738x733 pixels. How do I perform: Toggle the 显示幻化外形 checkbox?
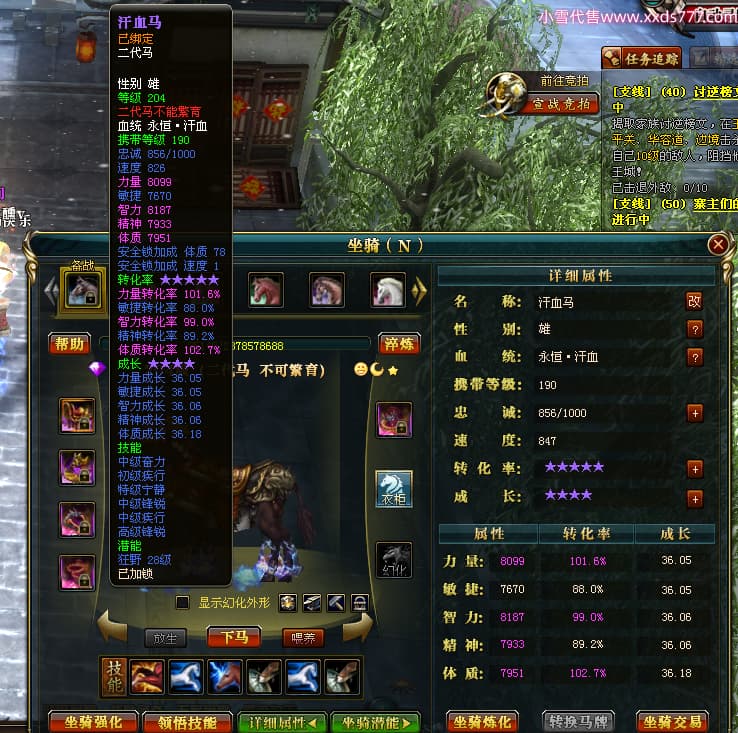182,602
